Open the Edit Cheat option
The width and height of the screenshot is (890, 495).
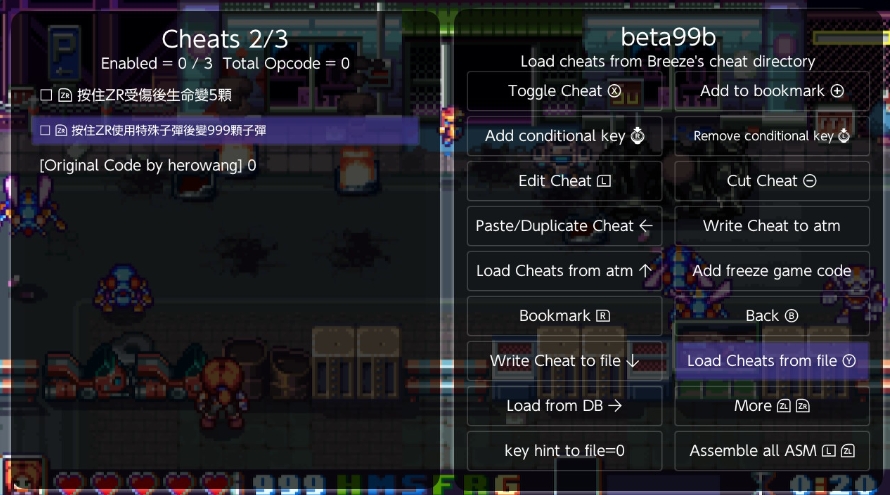click(x=564, y=181)
